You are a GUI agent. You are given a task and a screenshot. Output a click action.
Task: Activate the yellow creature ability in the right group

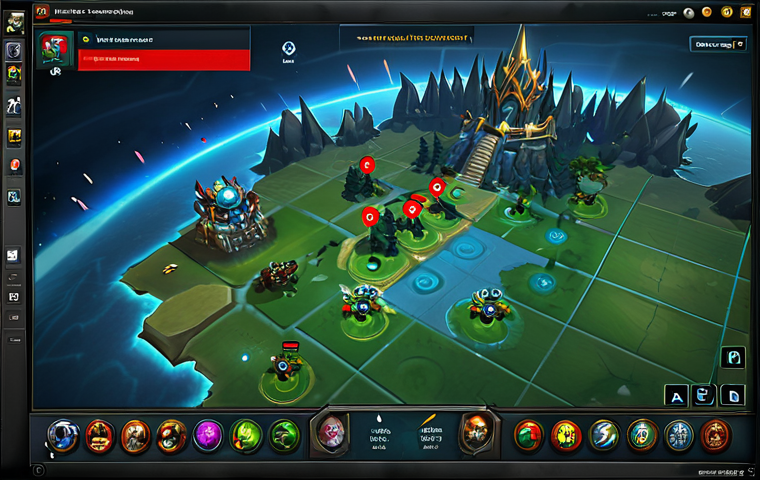pos(567,435)
